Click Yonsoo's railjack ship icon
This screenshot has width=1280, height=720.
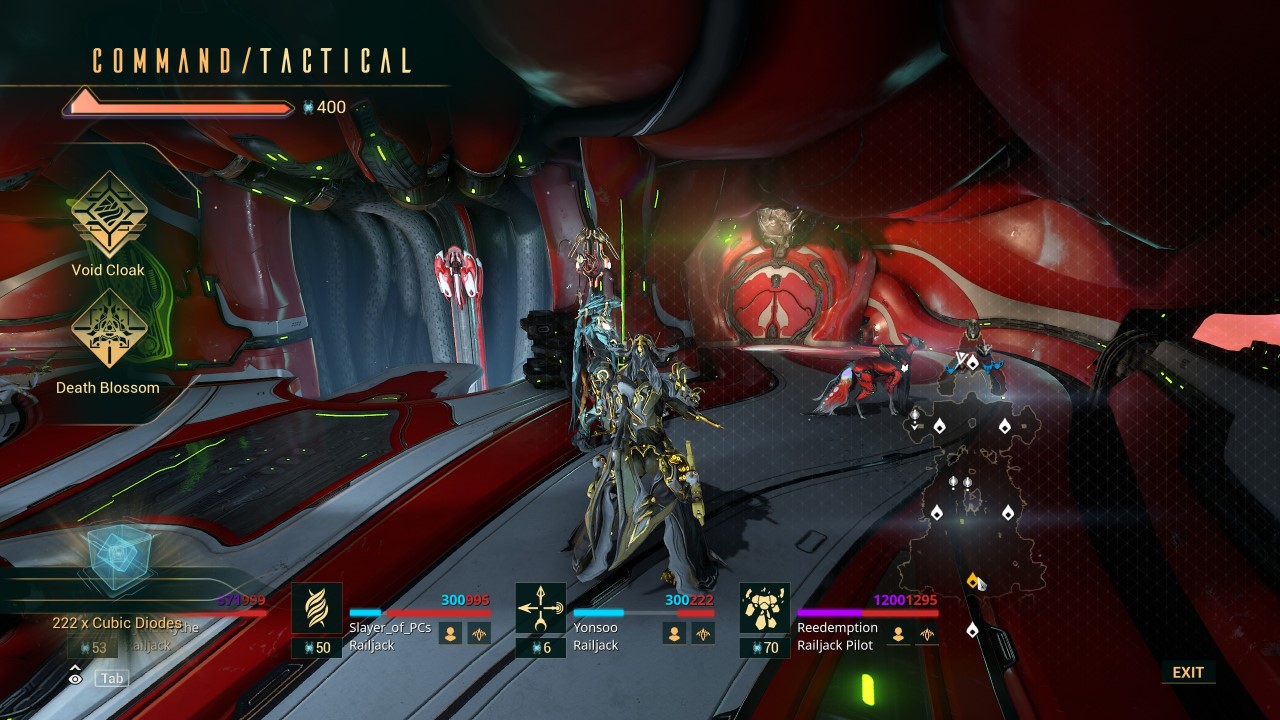[x=703, y=634]
